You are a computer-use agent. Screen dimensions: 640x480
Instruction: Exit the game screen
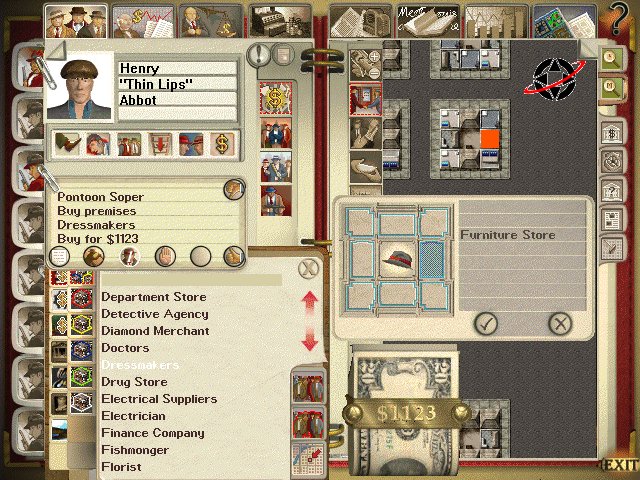619,465
